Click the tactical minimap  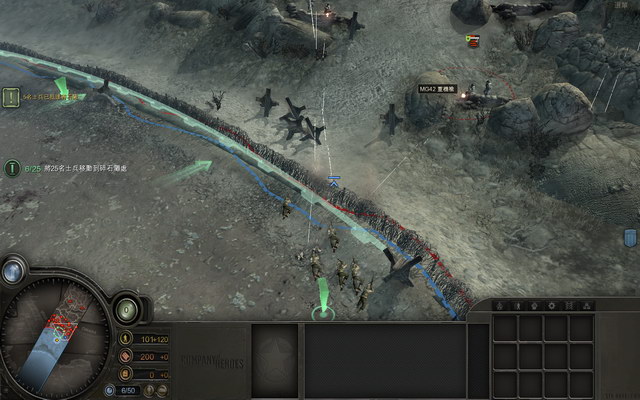tap(53, 335)
